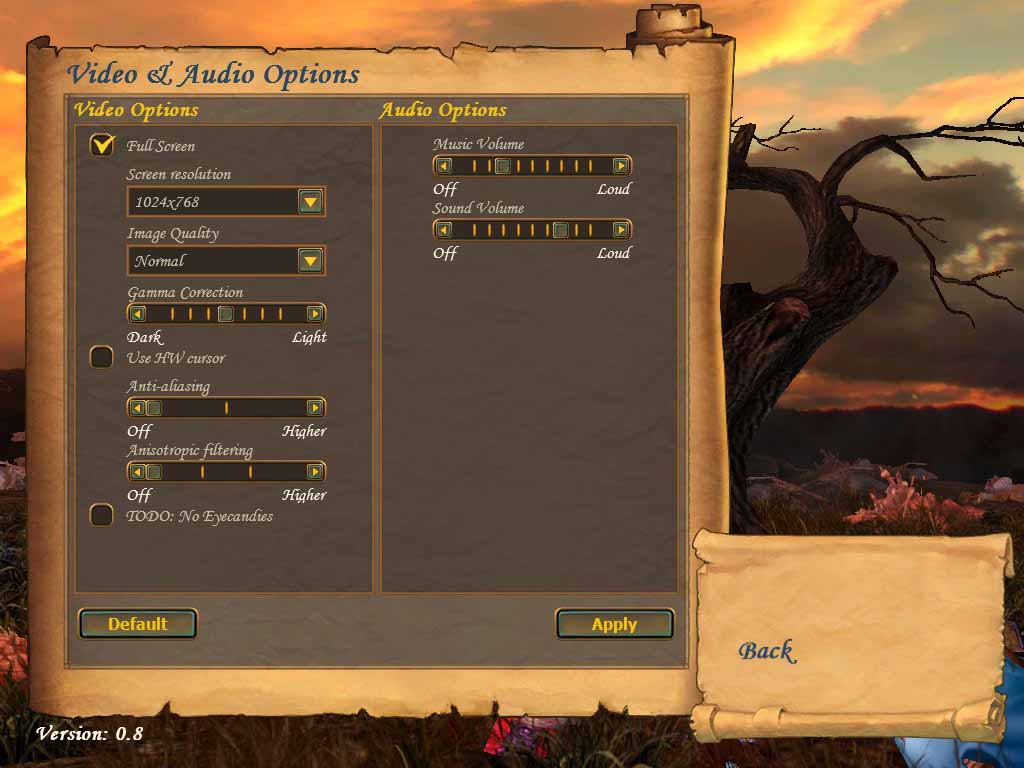Tick the No Eyecandies checkbox
1024x768 pixels.
tap(101, 515)
